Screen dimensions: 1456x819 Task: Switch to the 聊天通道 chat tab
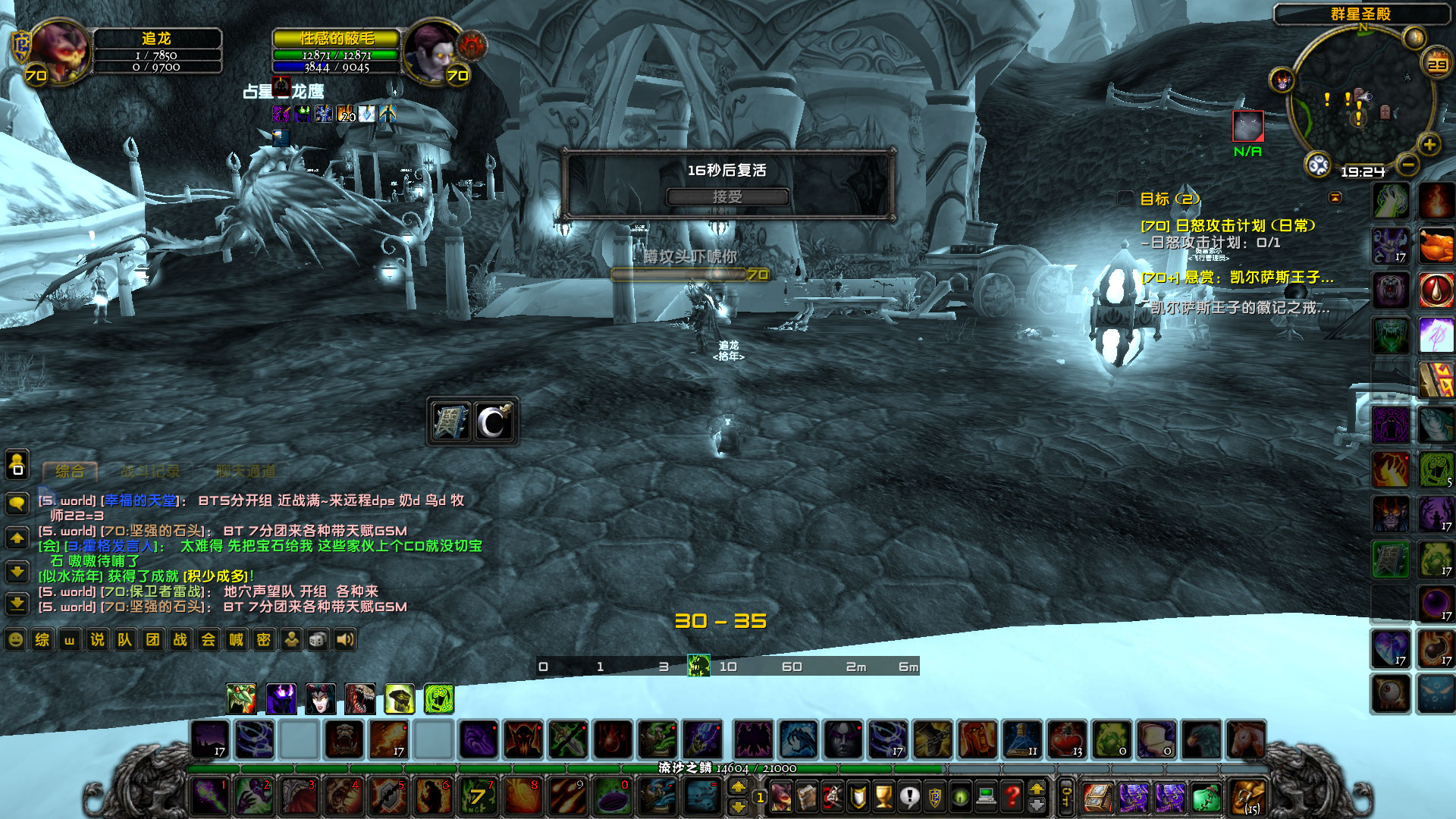pyautogui.click(x=246, y=471)
